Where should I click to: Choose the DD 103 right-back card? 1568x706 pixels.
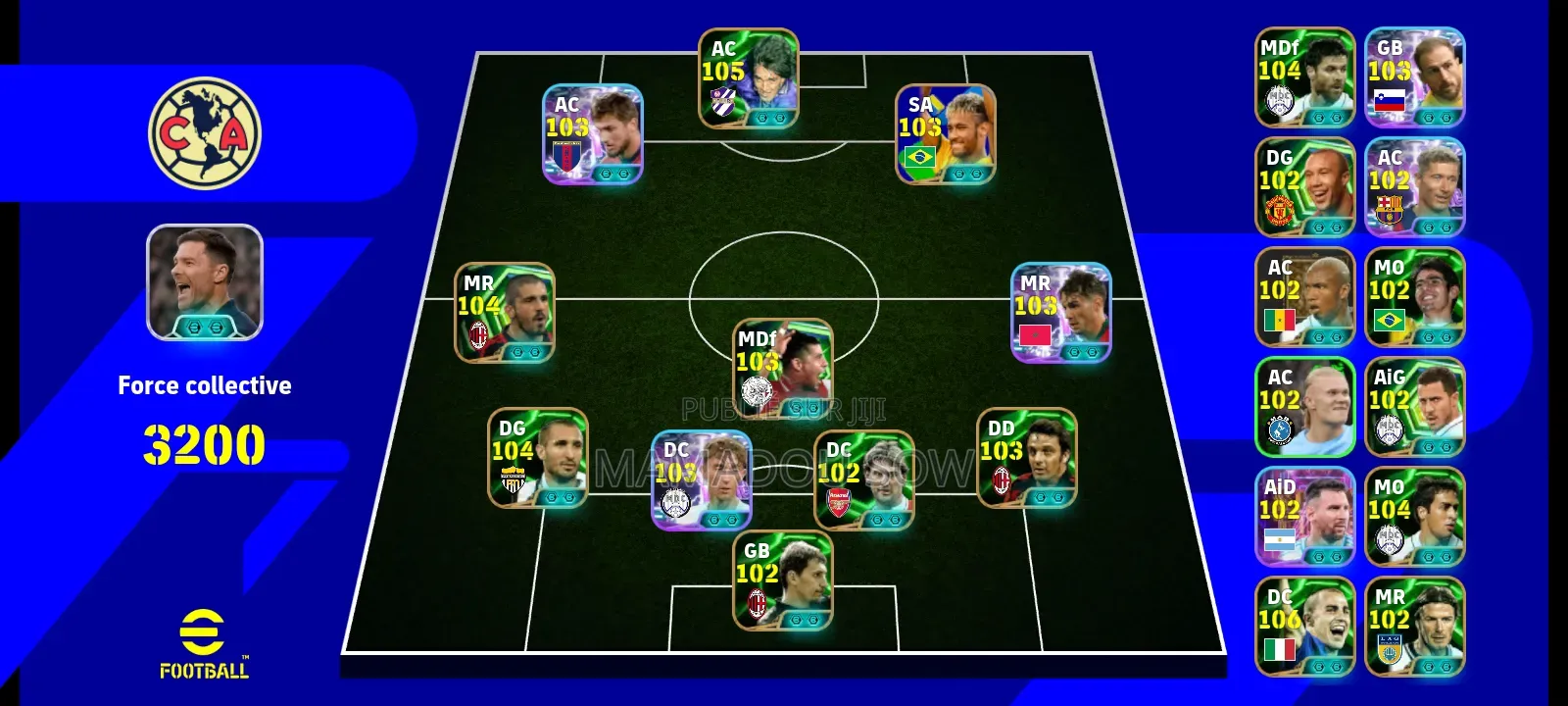1026,458
